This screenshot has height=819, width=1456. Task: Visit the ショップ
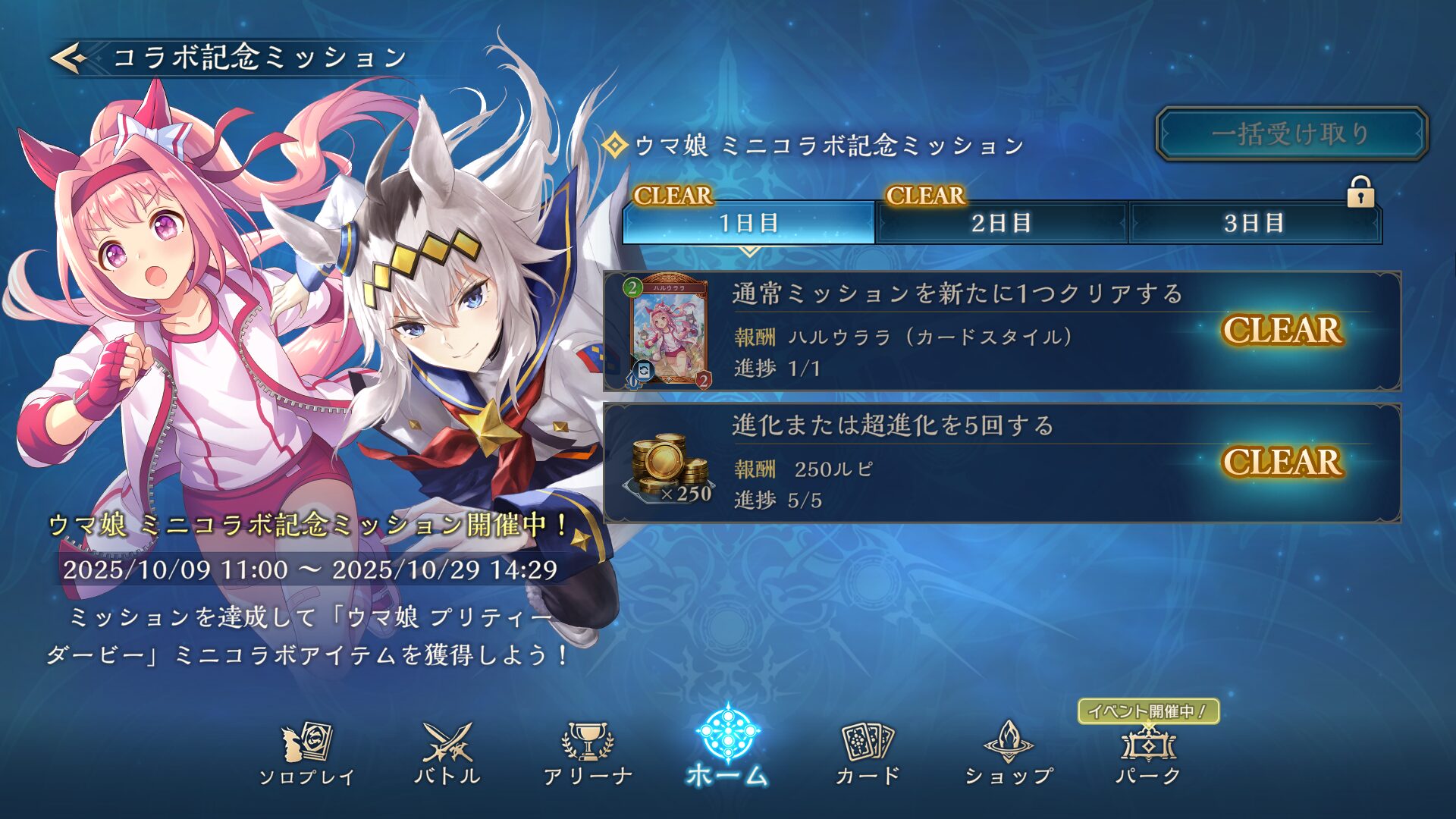(x=1009, y=753)
